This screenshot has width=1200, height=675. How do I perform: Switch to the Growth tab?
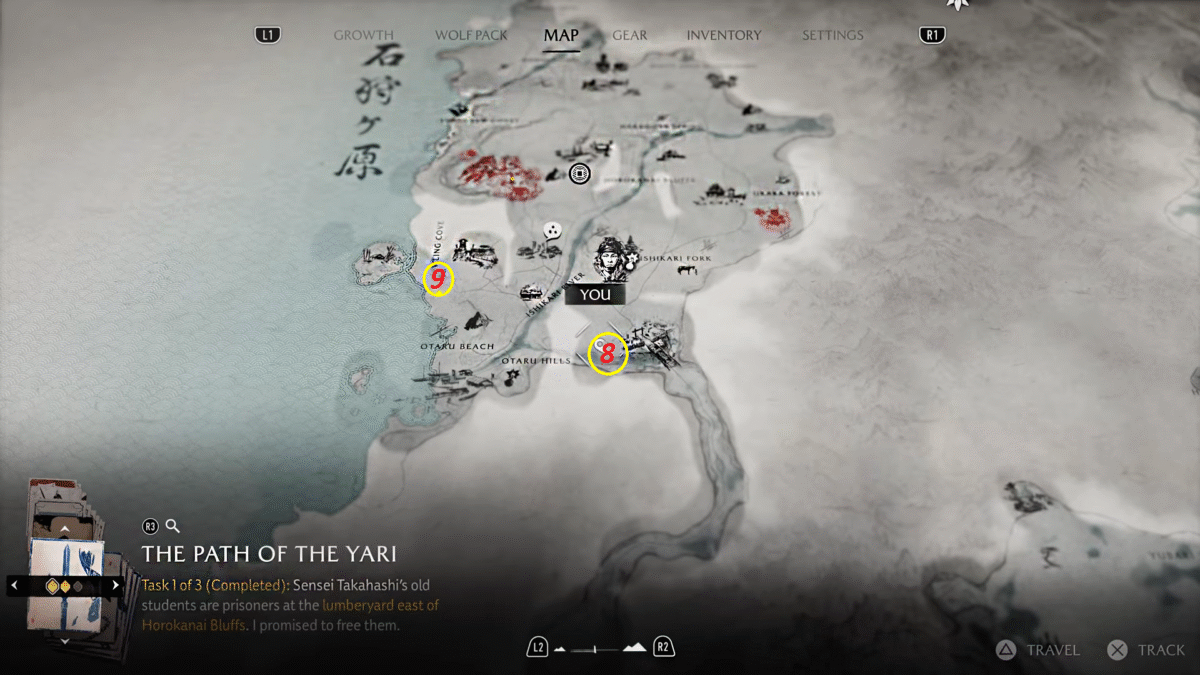pos(363,35)
